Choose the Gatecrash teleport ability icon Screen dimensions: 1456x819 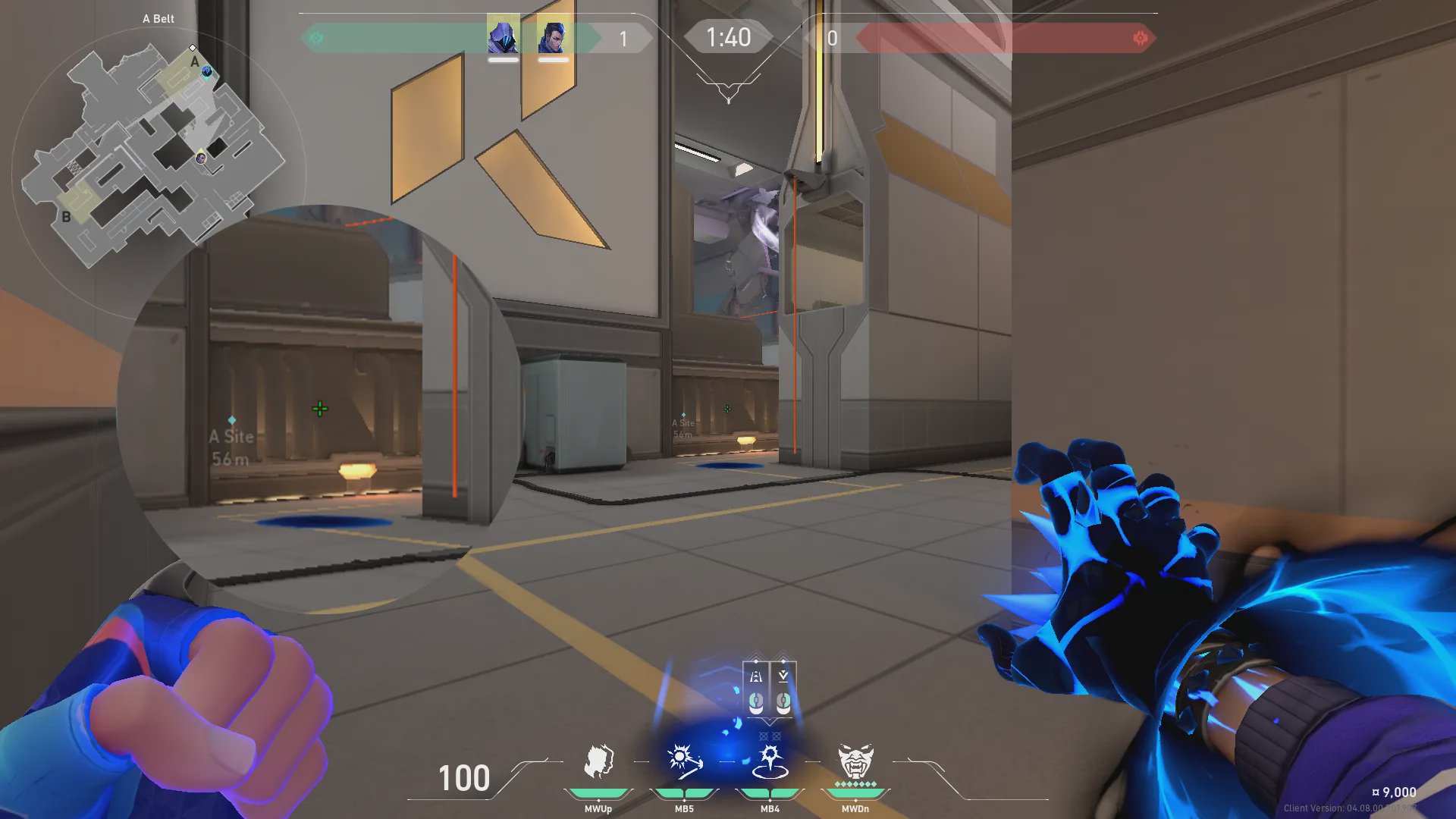(770, 761)
